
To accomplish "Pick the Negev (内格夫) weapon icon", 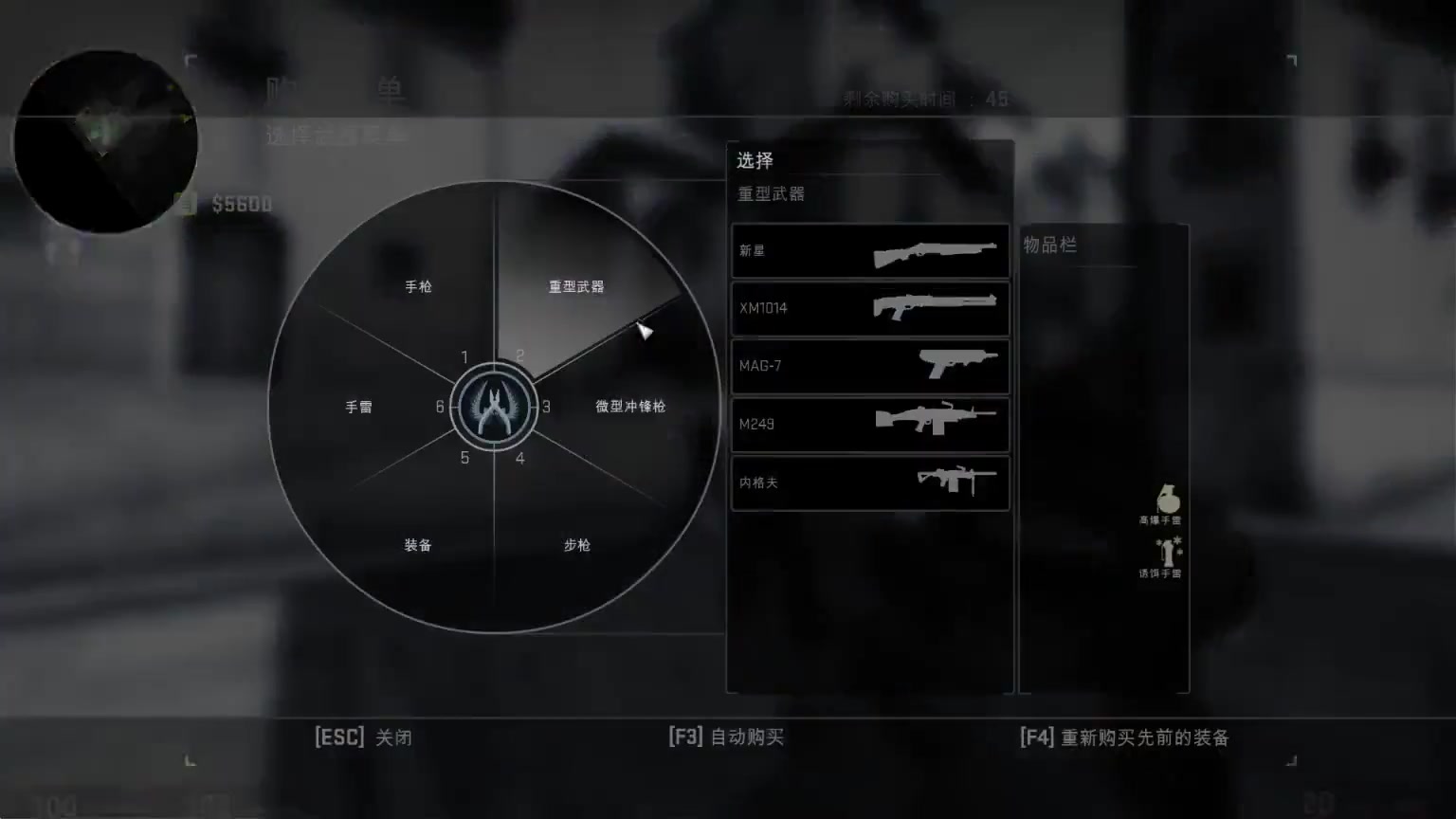I will [x=957, y=482].
